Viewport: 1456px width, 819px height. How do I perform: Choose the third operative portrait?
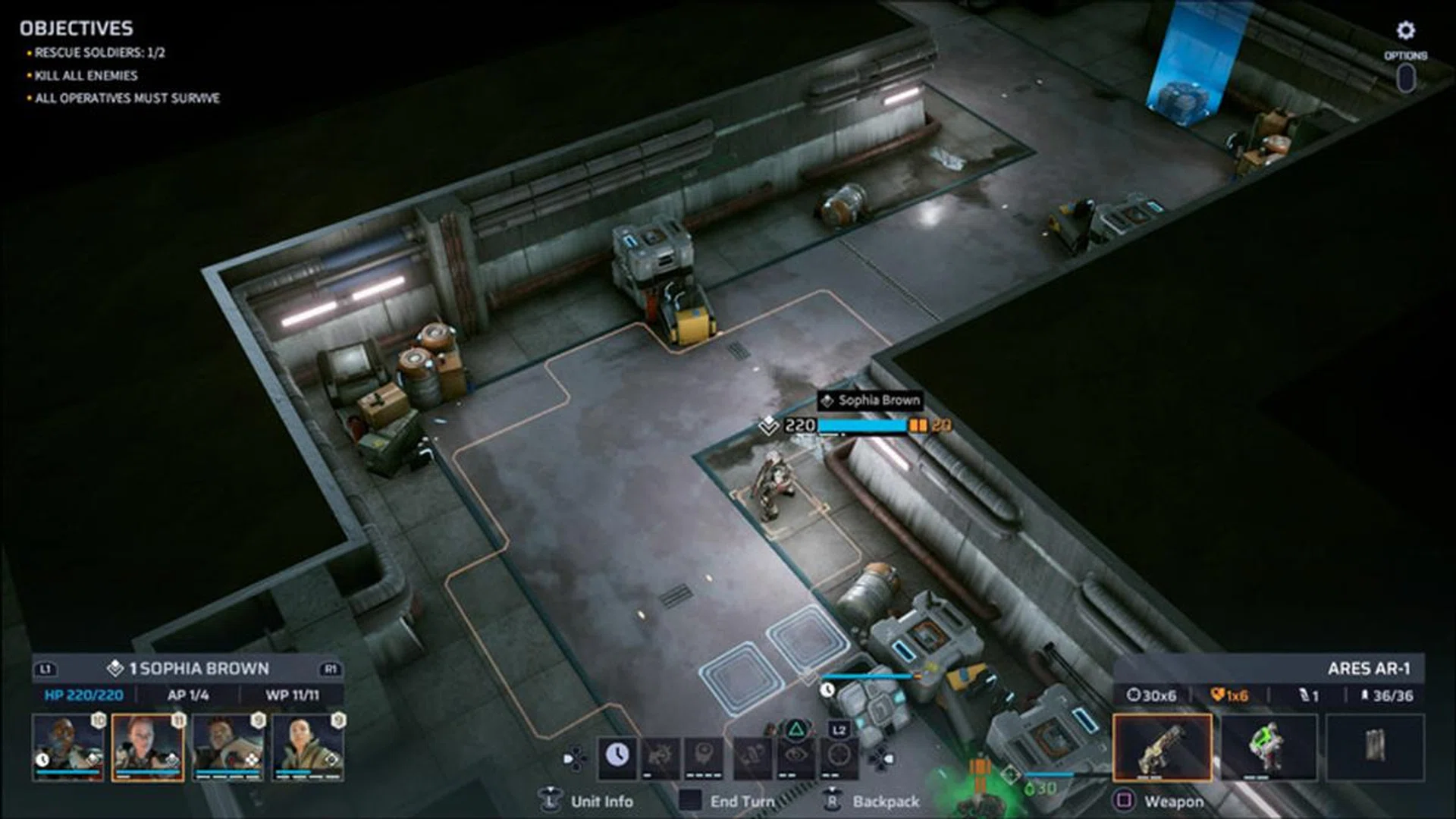228,747
